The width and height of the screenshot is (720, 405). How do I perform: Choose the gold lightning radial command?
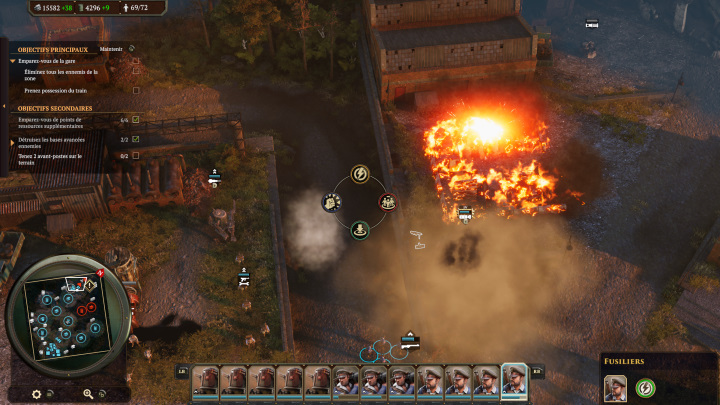click(358, 175)
